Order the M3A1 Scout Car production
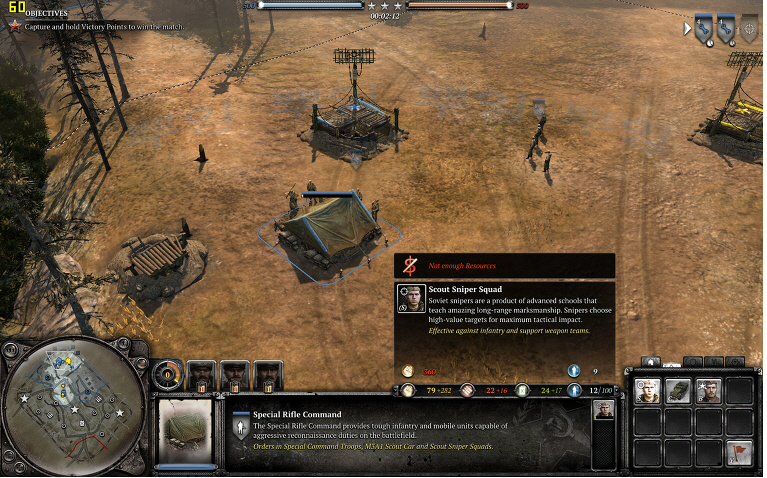Viewport: 767px width, 478px height. [679, 391]
